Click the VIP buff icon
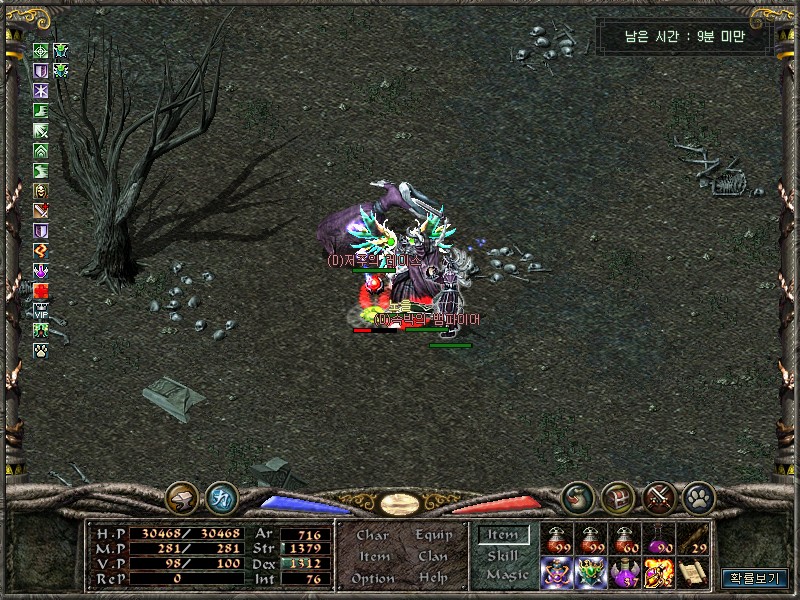The width and height of the screenshot is (800, 600). tap(41, 310)
